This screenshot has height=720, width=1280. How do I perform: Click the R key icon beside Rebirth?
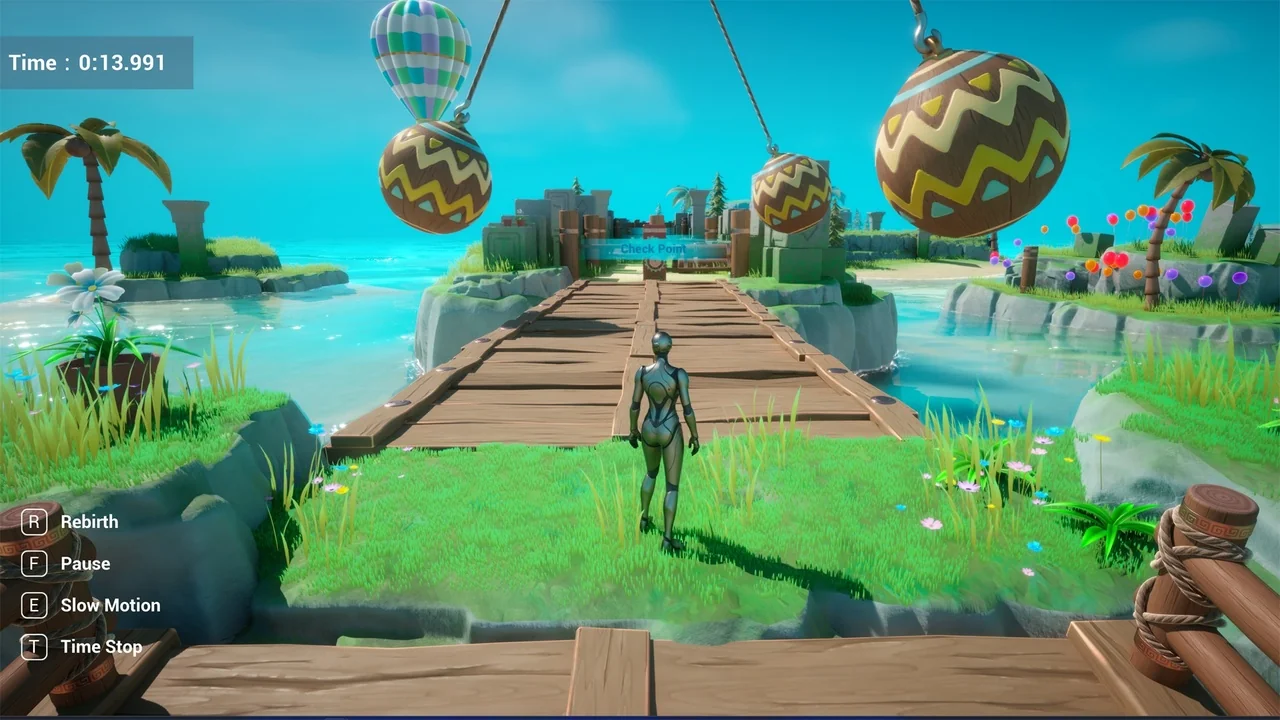click(x=34, y=521)
